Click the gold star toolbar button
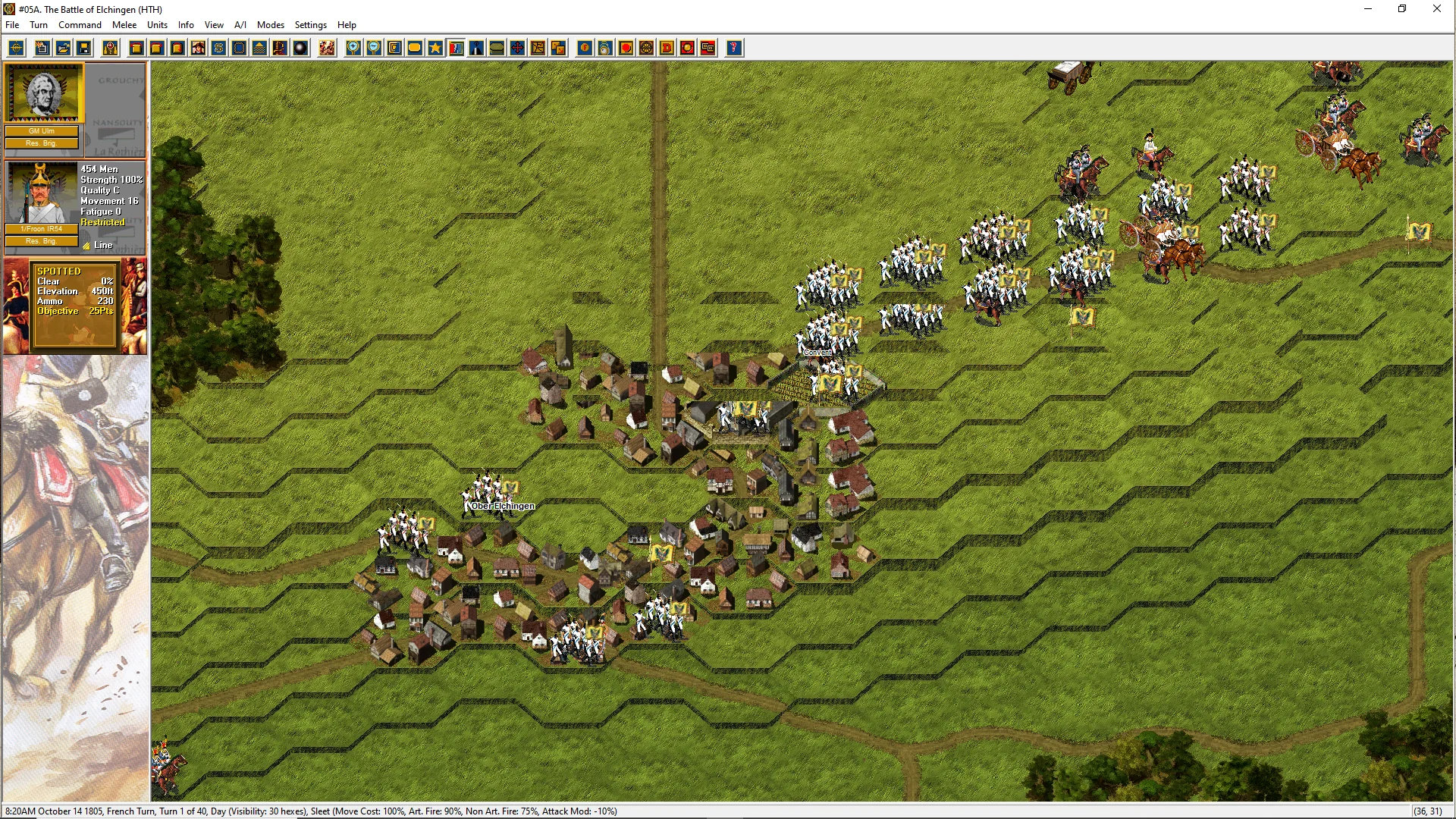Image resolution: width=1456 pixels, height=819 pixels. (x=435, y=49)
